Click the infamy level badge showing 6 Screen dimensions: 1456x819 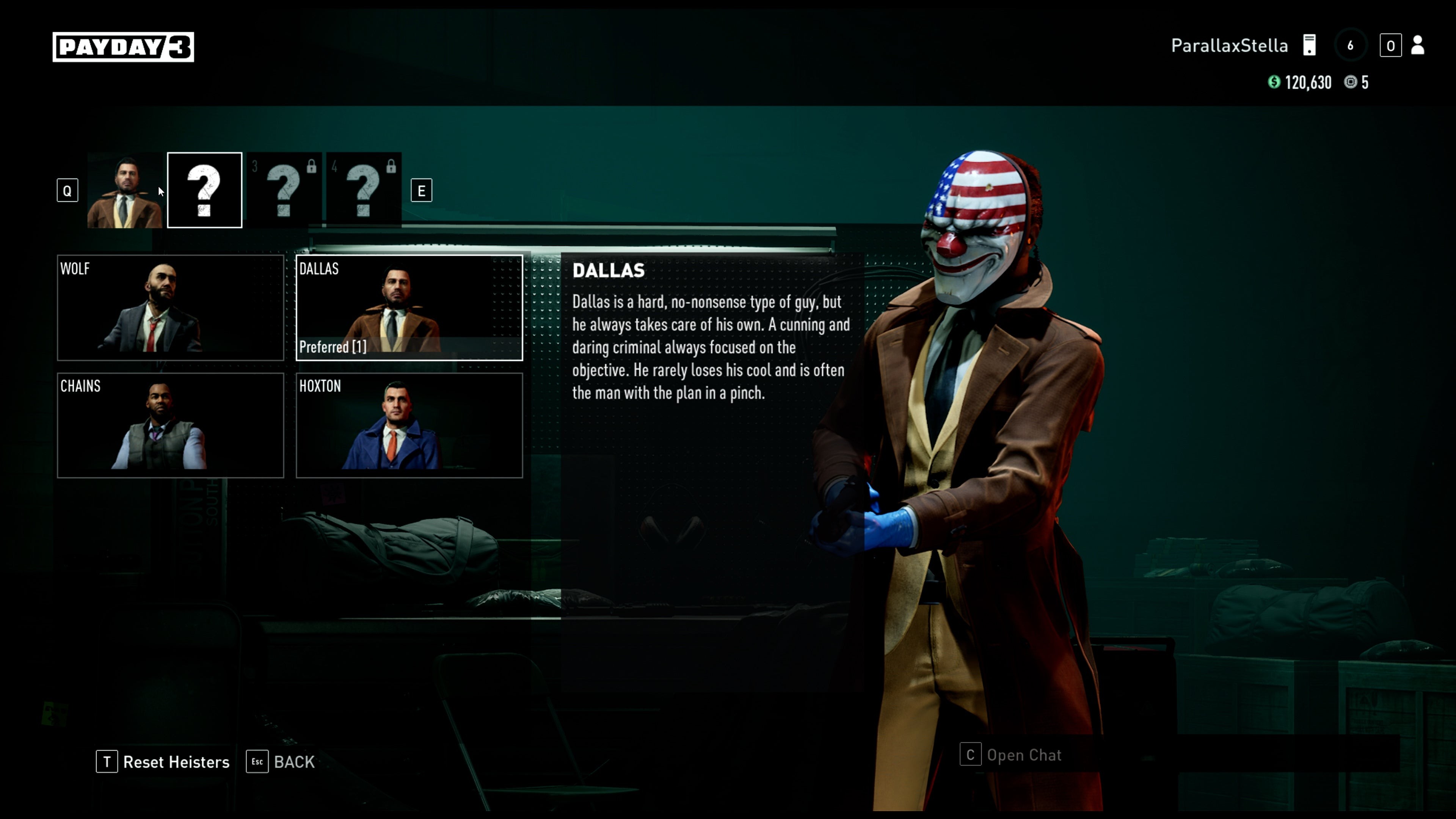(1351, 45)
